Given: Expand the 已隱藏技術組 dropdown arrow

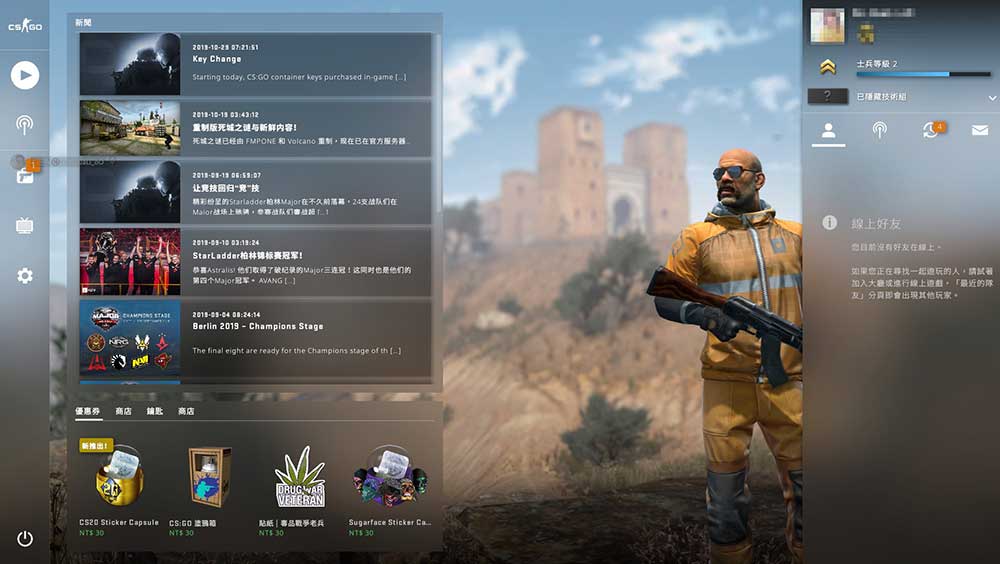Looking at the screenshot, I should point(992,97).
